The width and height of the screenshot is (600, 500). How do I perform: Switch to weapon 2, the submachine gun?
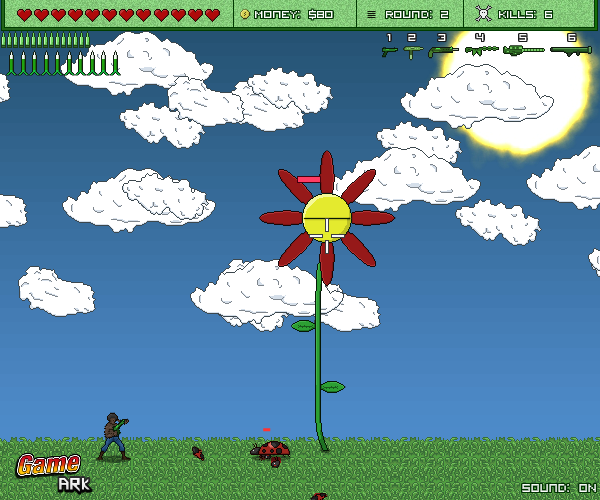pos(413,50)
